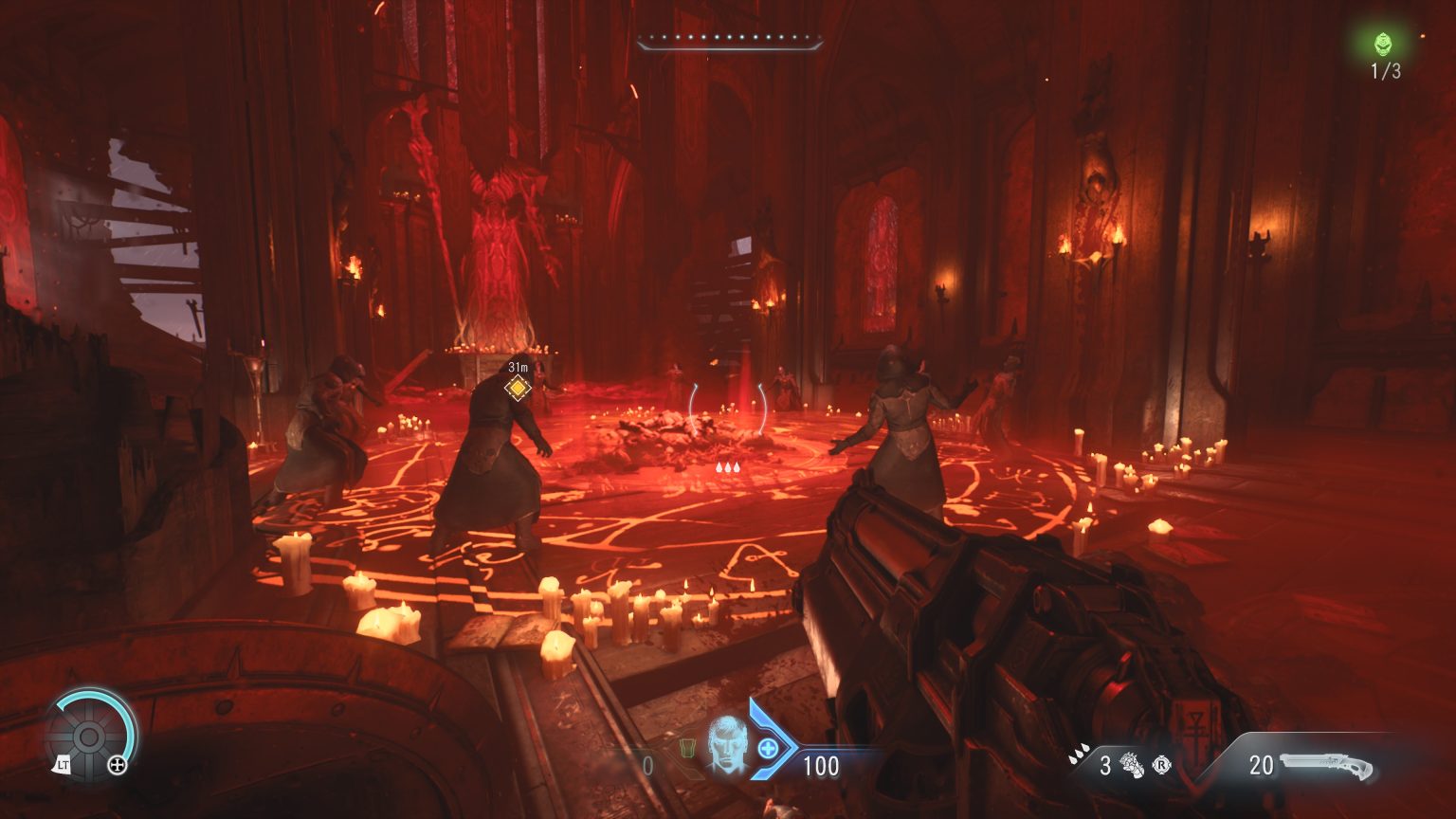The image size is (1456, 819).
Task: Click the Slayer face portrait
Action: coord(725,741)
